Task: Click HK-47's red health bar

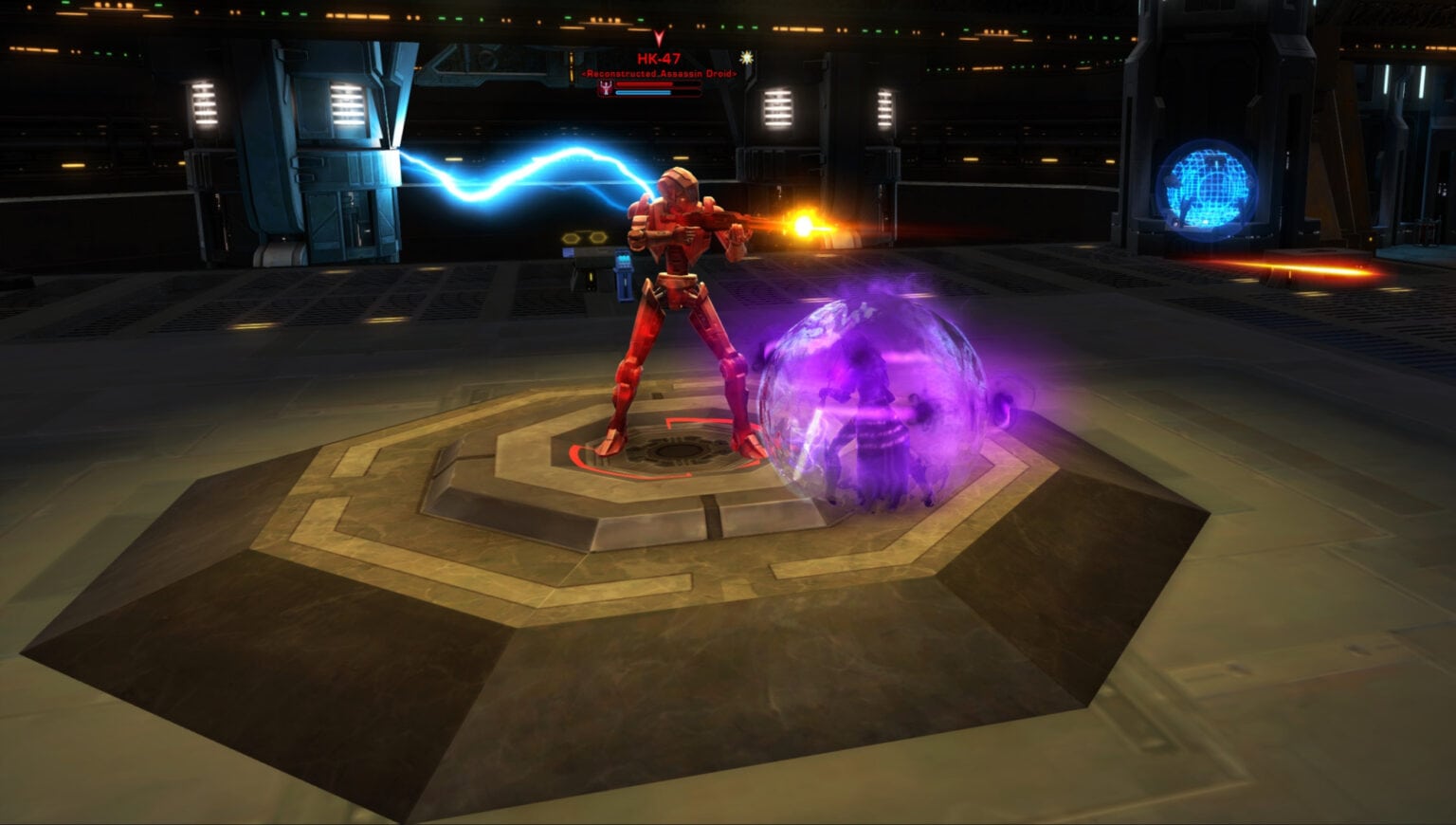Action: coord(645,84)
